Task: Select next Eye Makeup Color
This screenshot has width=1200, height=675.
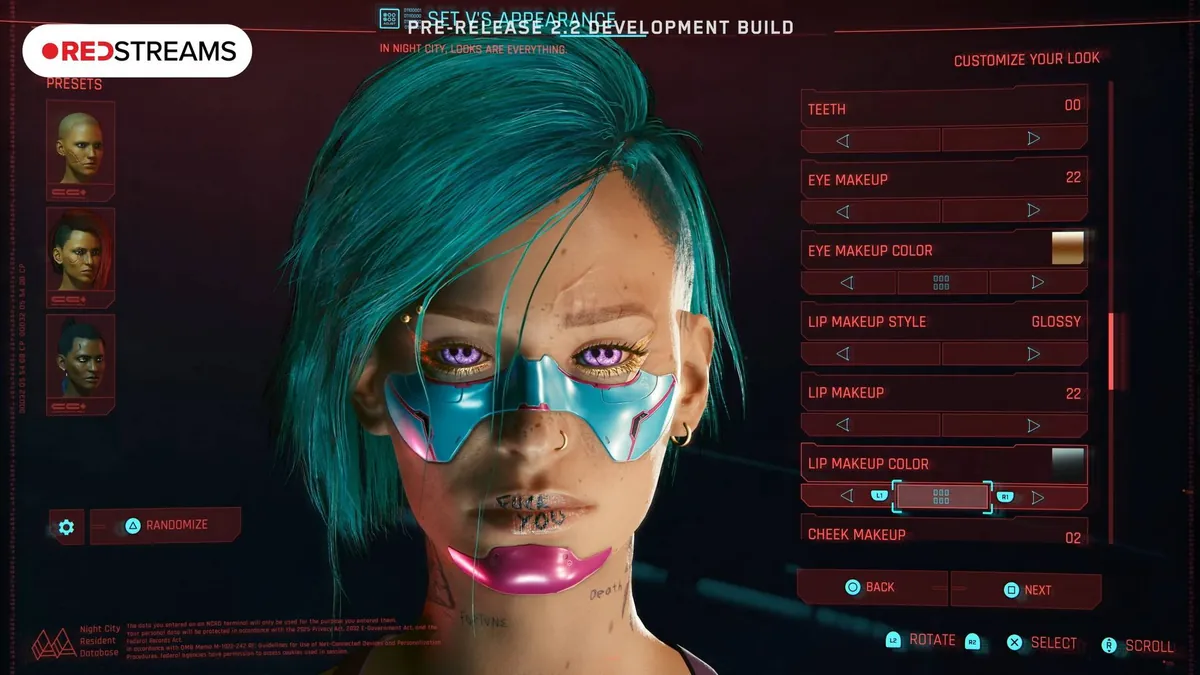Action: click(x=1037, y=283)
